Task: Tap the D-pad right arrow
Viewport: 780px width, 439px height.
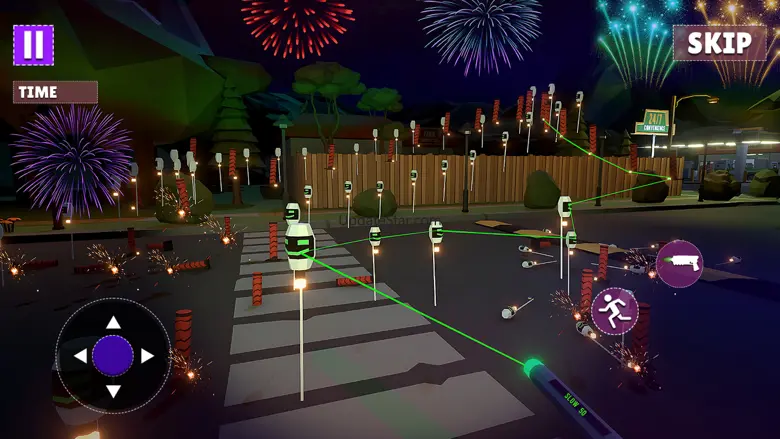Action: 147,356
